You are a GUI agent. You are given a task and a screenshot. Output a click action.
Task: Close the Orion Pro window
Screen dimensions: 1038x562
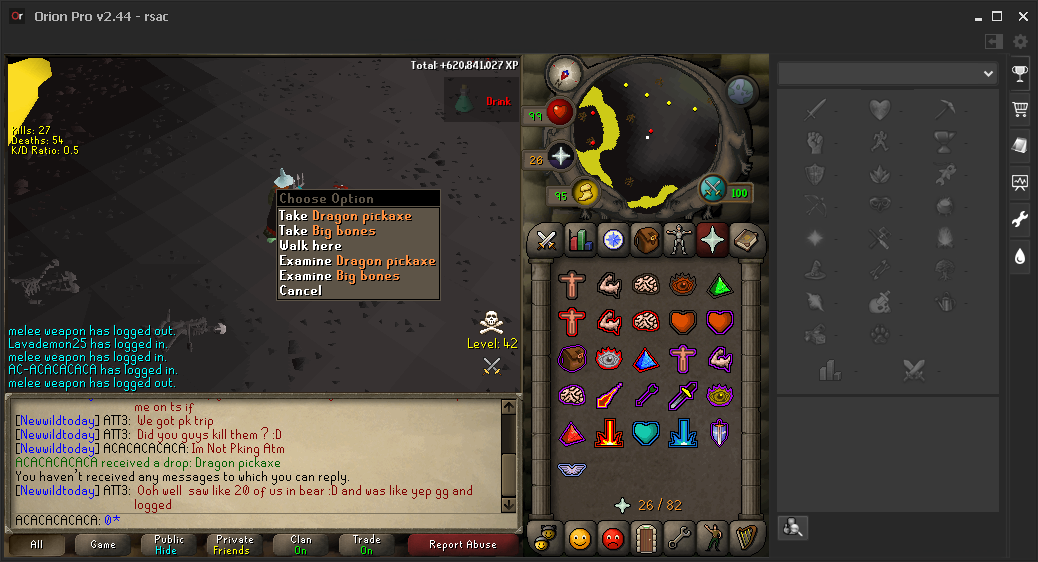tap(1023, 17)
